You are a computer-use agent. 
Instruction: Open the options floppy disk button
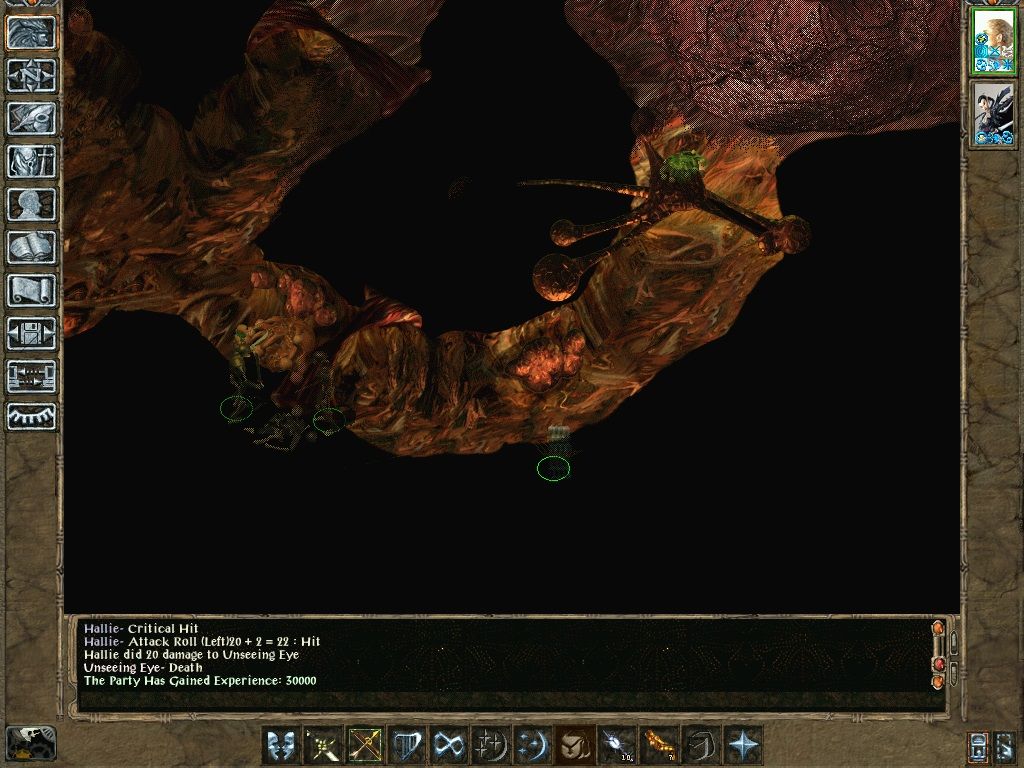click(x=32, y=333)
